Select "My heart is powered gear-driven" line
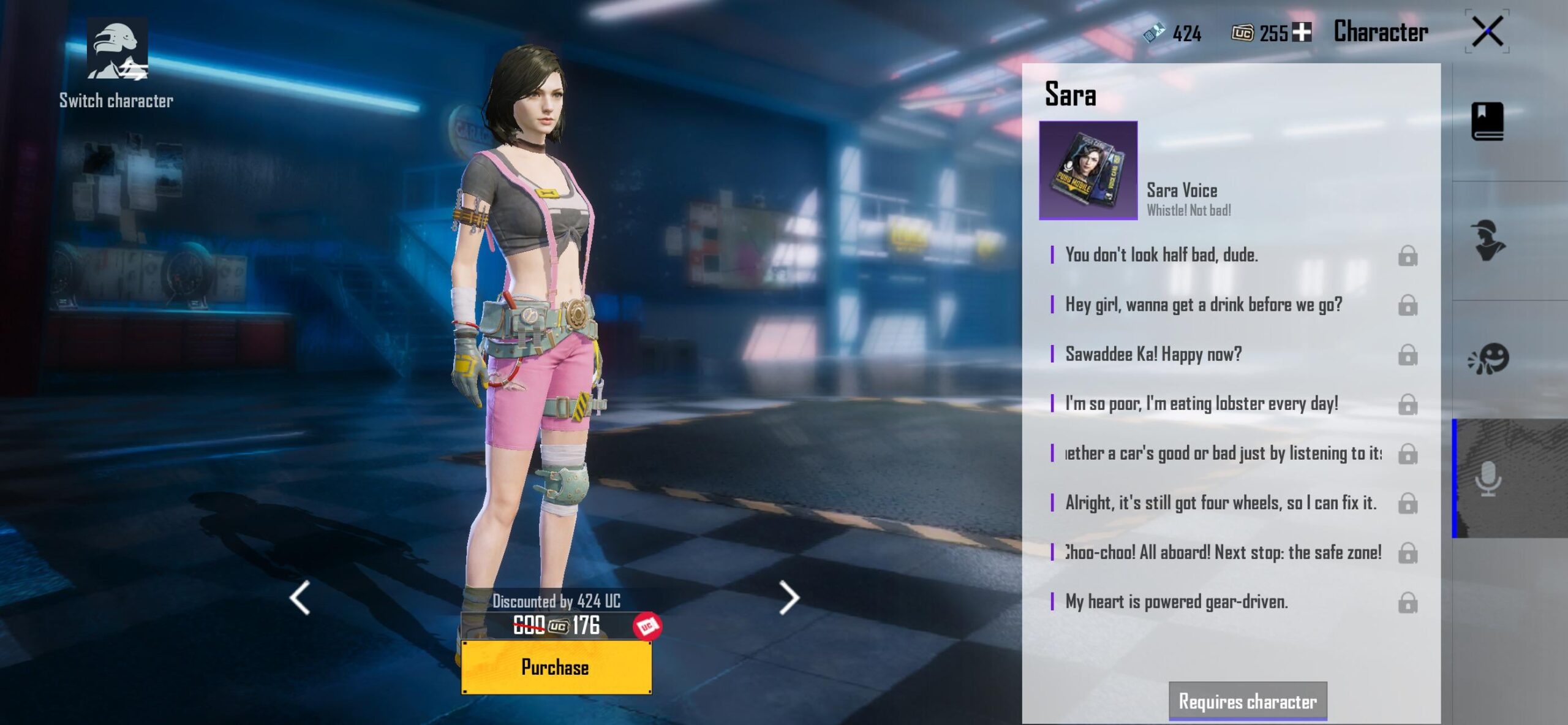1568x725 pixels. pyautogui.click(x=1176, y=602)
